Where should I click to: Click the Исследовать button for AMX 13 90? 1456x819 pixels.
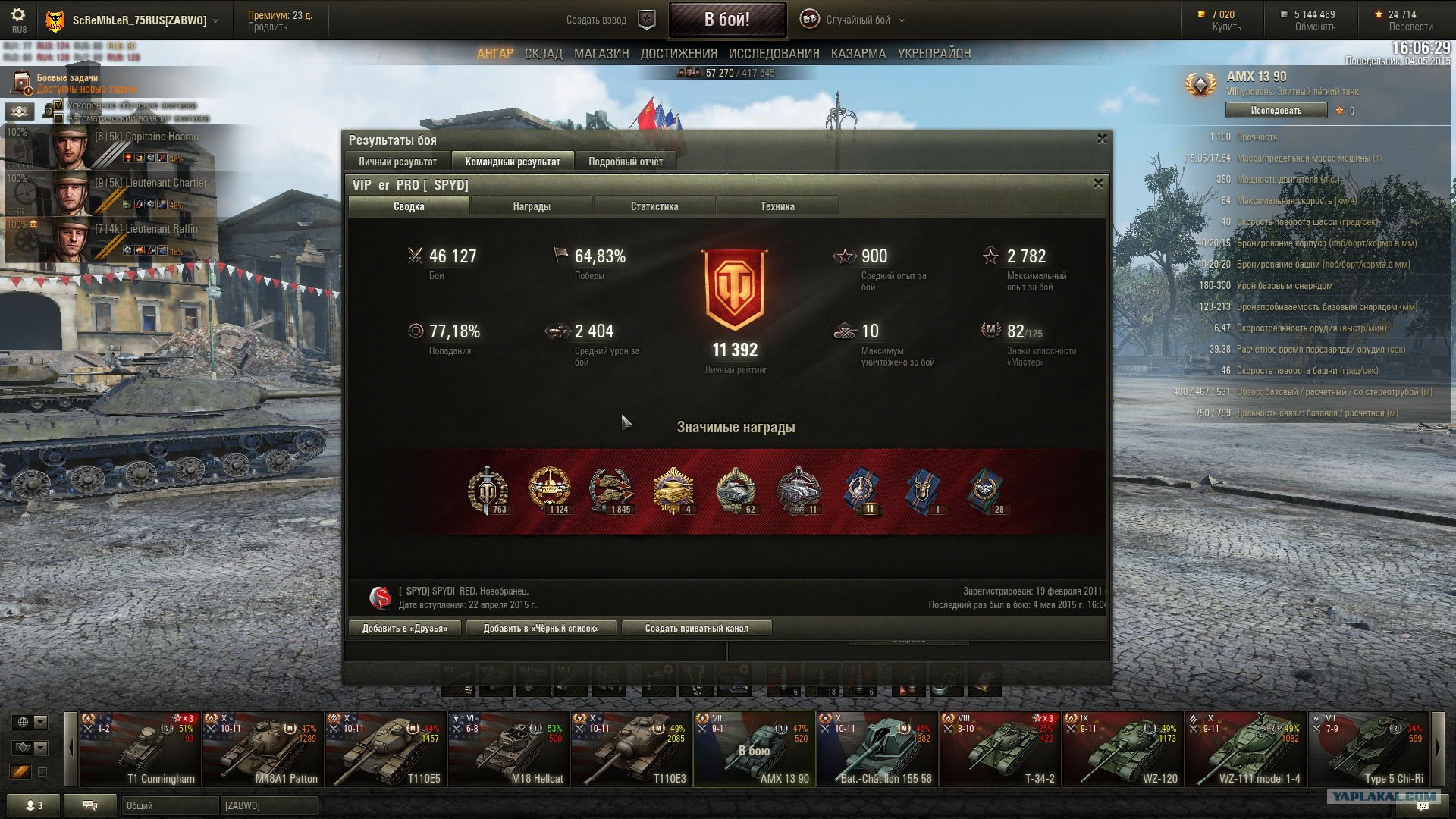click(x=1276, y=111)
